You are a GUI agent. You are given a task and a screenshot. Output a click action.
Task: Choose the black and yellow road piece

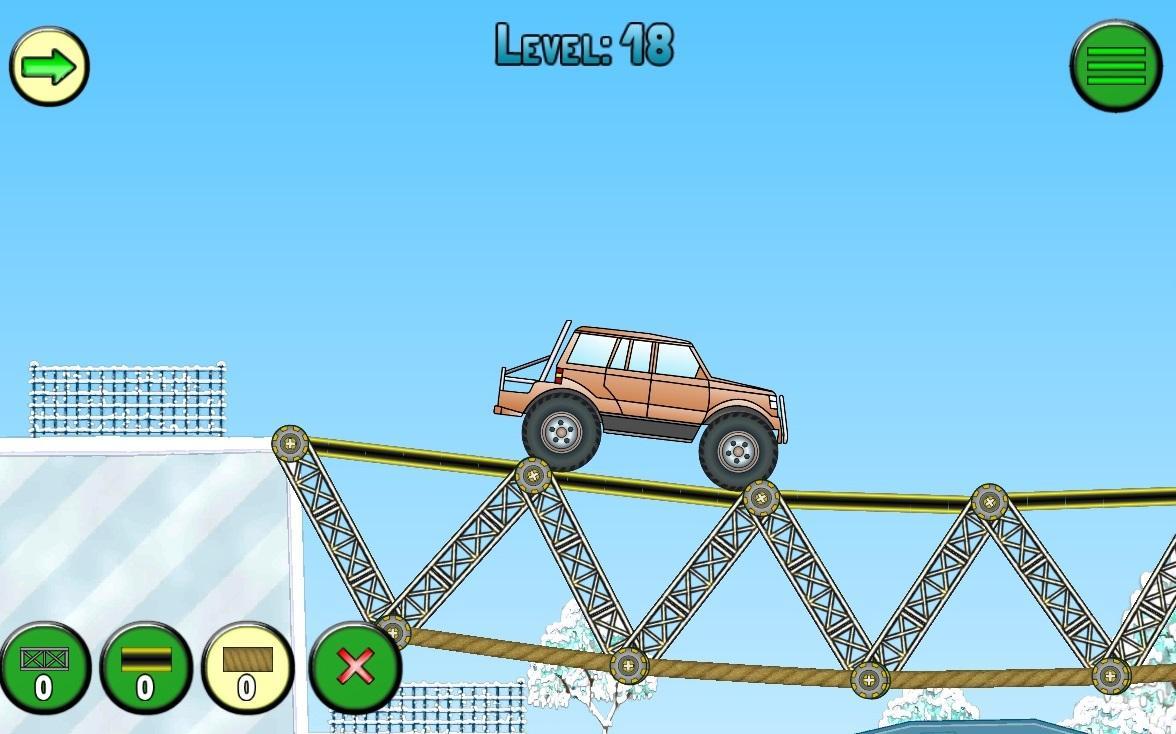(x=146, y=668)
